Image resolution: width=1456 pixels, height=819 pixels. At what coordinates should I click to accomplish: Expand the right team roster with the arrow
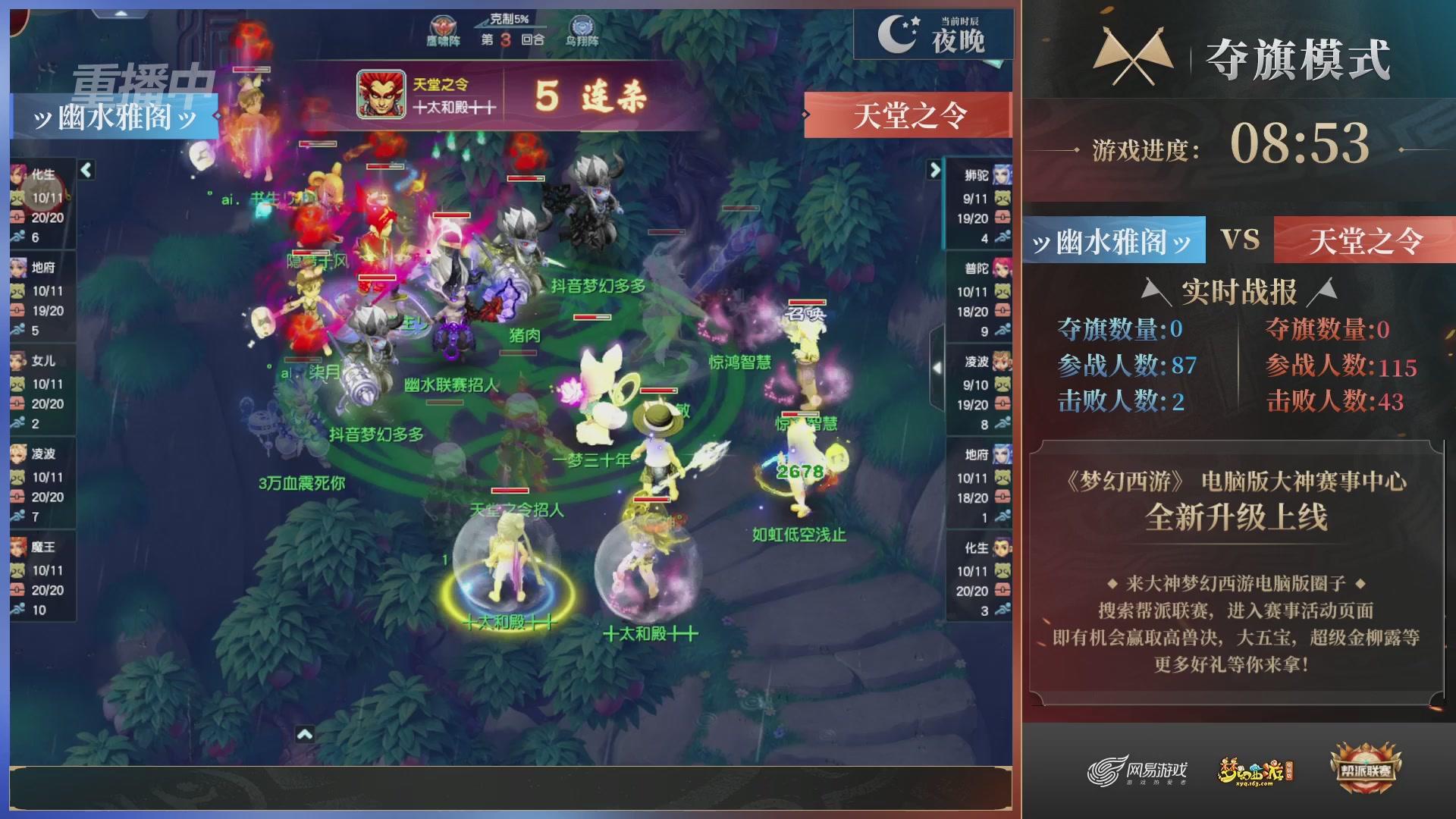[x=934, y=171]
